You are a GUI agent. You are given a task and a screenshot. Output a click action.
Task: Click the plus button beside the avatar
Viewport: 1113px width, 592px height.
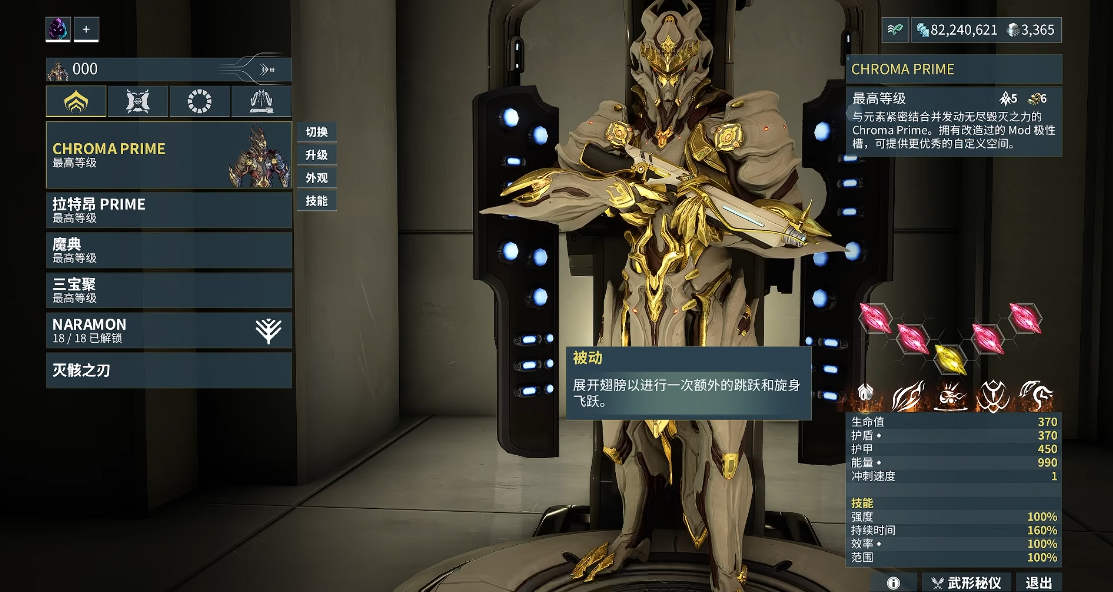pos(86,29)
